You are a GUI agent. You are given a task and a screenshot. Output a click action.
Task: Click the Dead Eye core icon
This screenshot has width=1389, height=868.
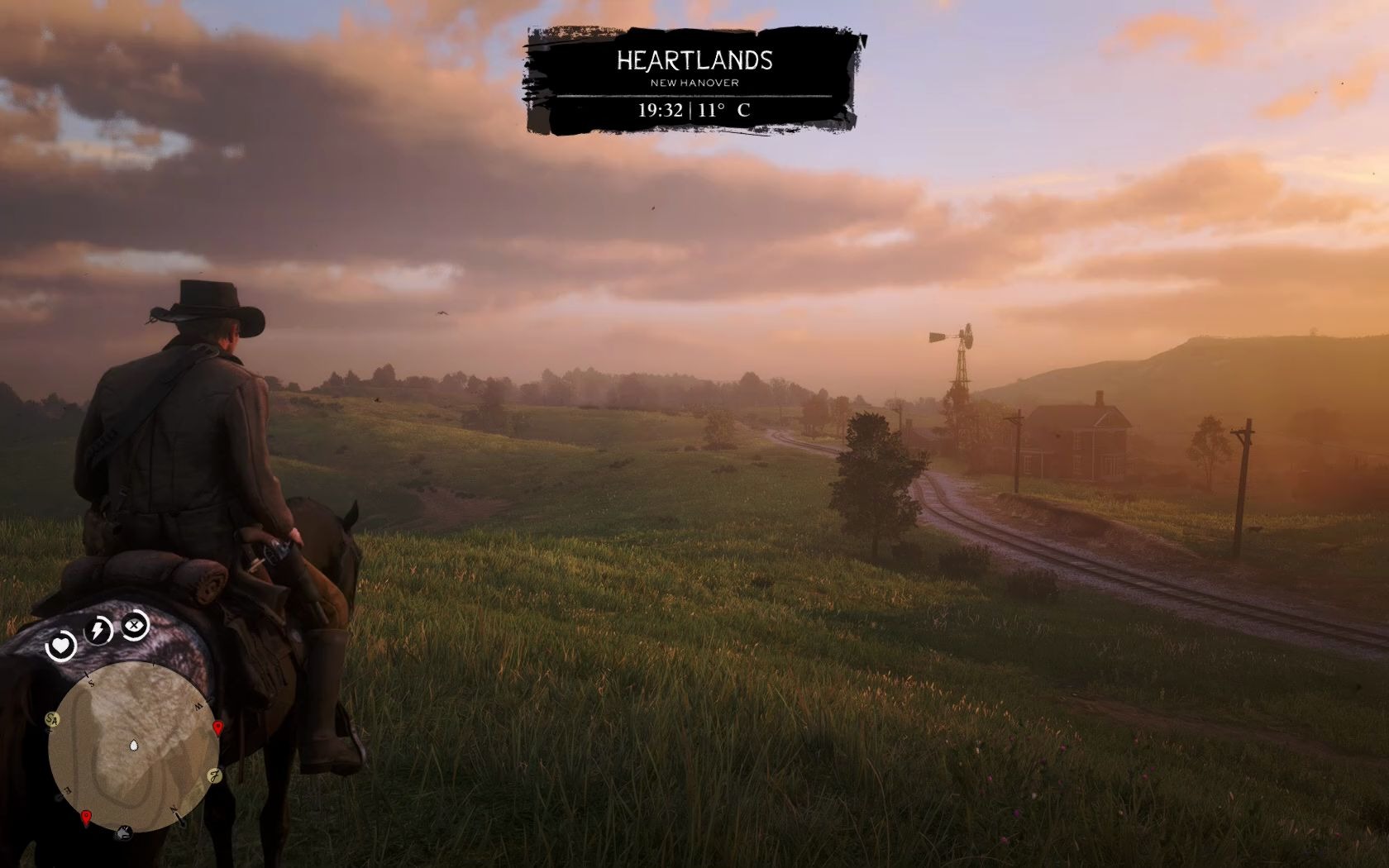[135, 624]
